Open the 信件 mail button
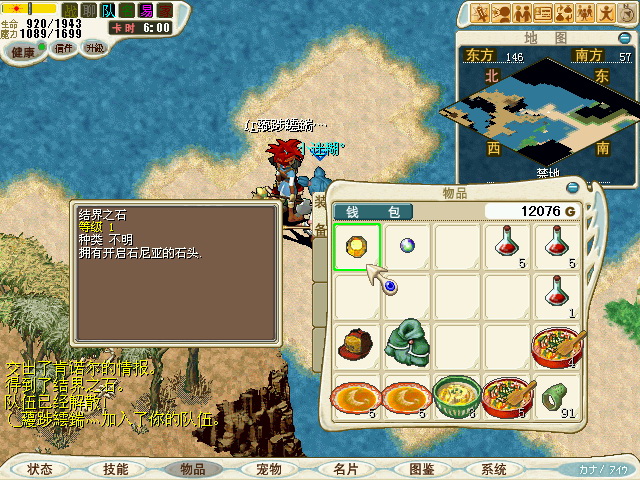This screenshot has width=640, height=480. [x=62, y=48]
